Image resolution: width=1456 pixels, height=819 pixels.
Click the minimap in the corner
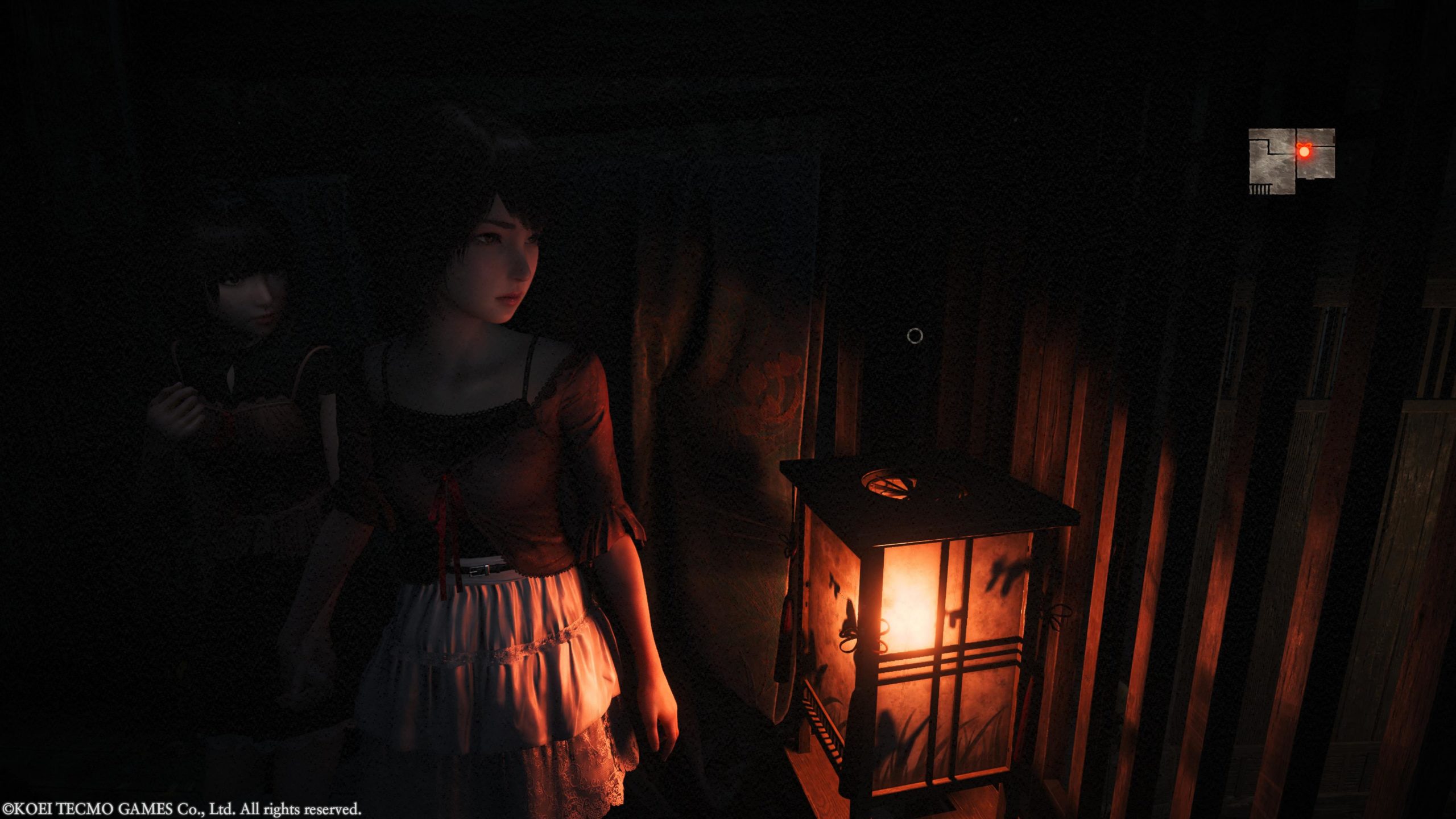pos(1291,162)
